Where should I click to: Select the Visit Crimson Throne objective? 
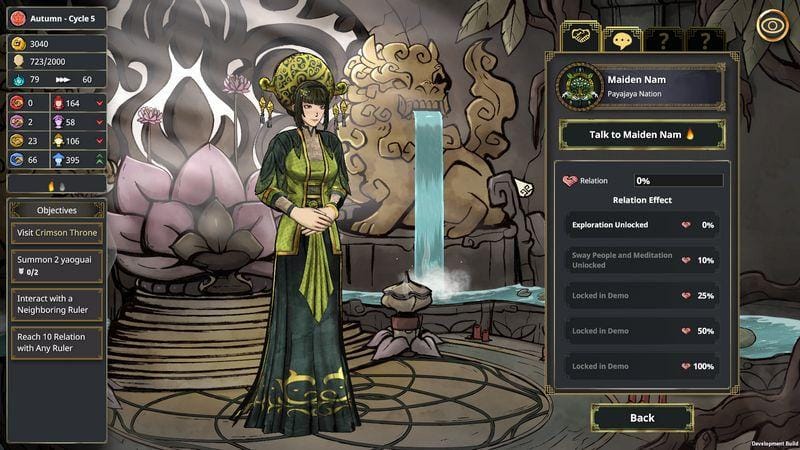pos(57,233)
